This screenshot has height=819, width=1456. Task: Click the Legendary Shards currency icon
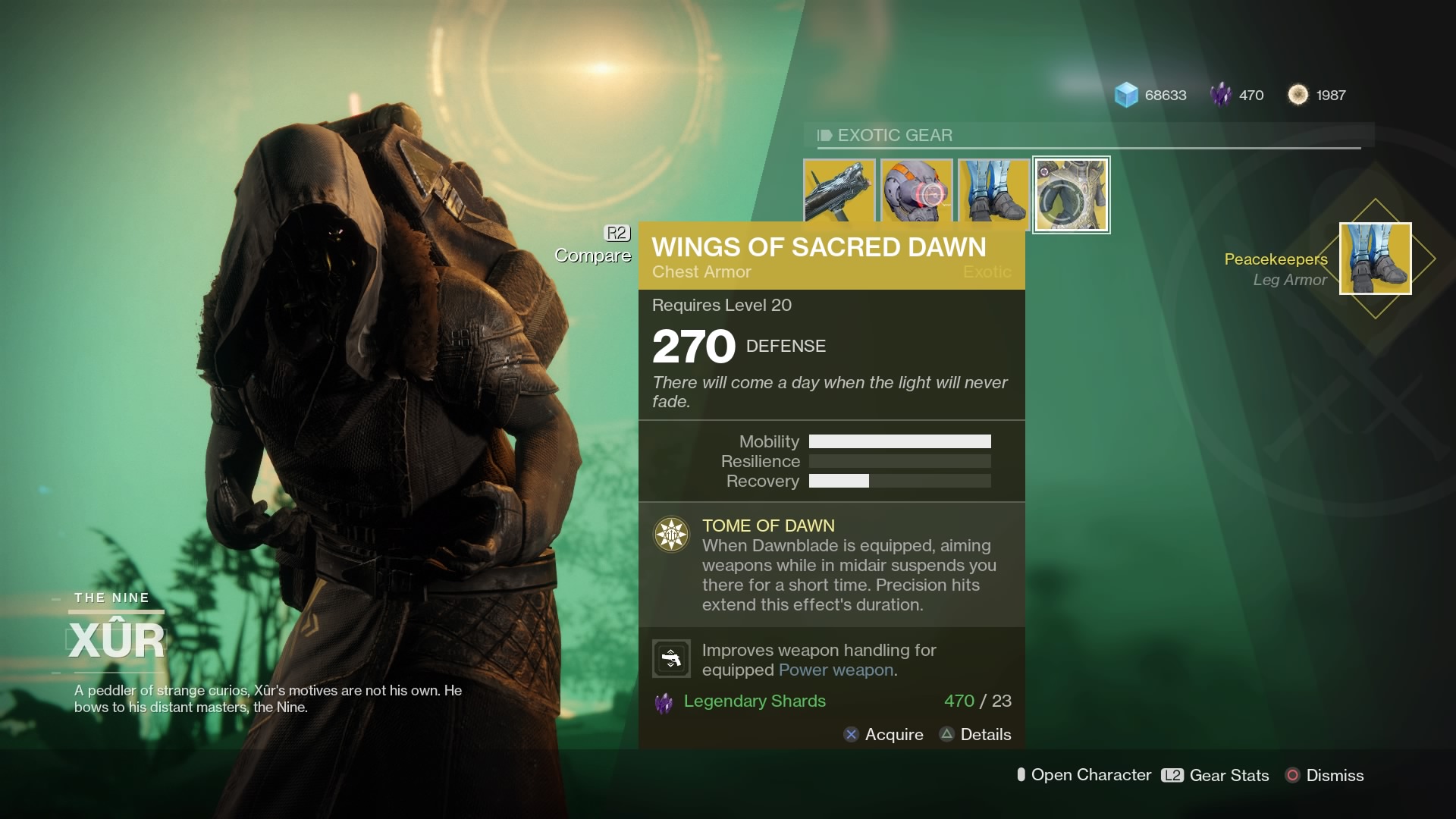pyautogui.click(x=1222, y=95)
